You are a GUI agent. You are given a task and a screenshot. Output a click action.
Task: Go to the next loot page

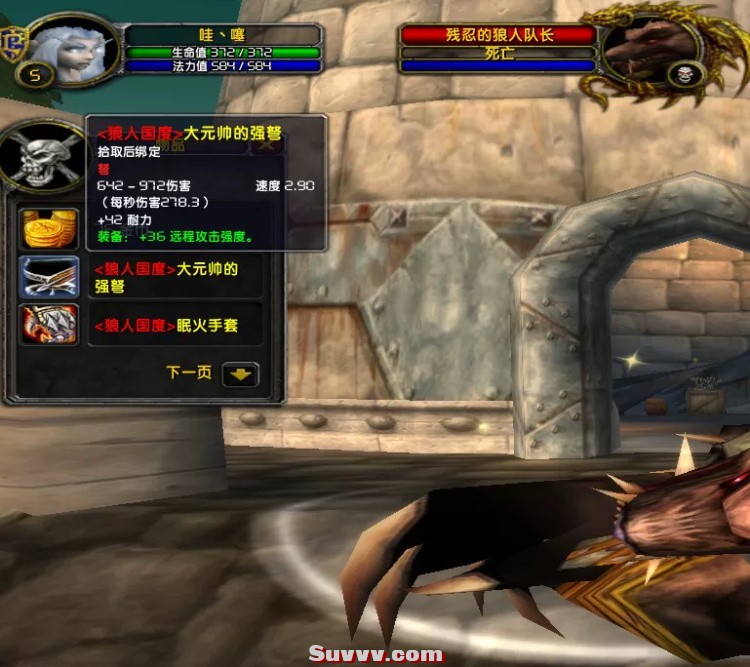point(240,374)
